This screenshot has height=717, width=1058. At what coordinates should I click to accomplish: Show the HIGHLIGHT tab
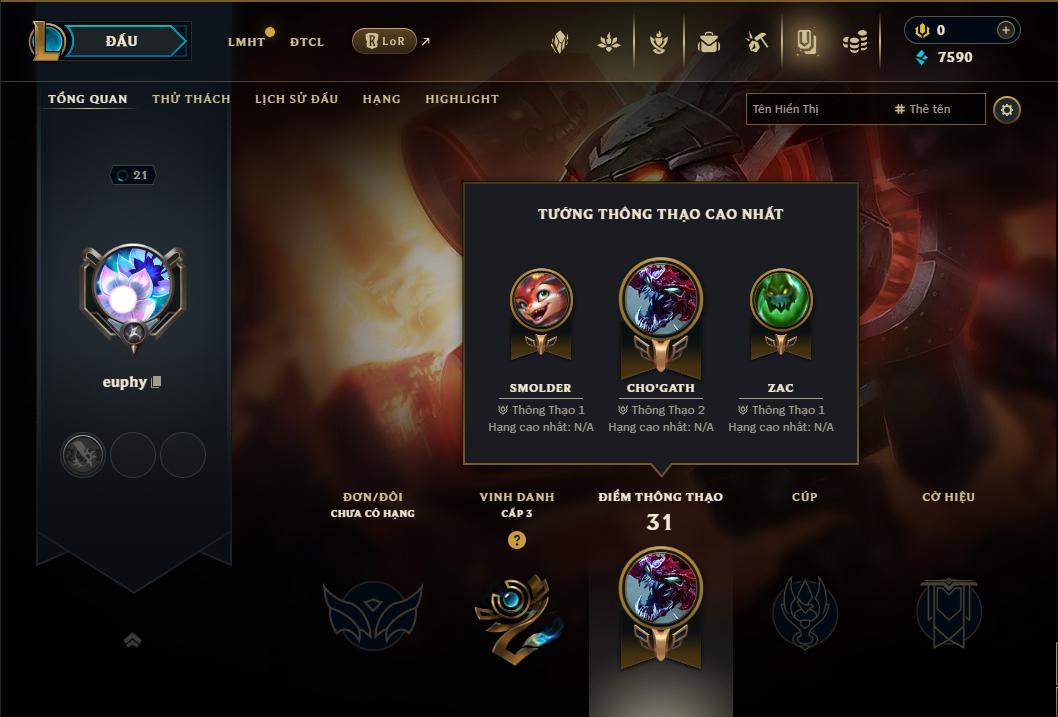coord(461,99)
